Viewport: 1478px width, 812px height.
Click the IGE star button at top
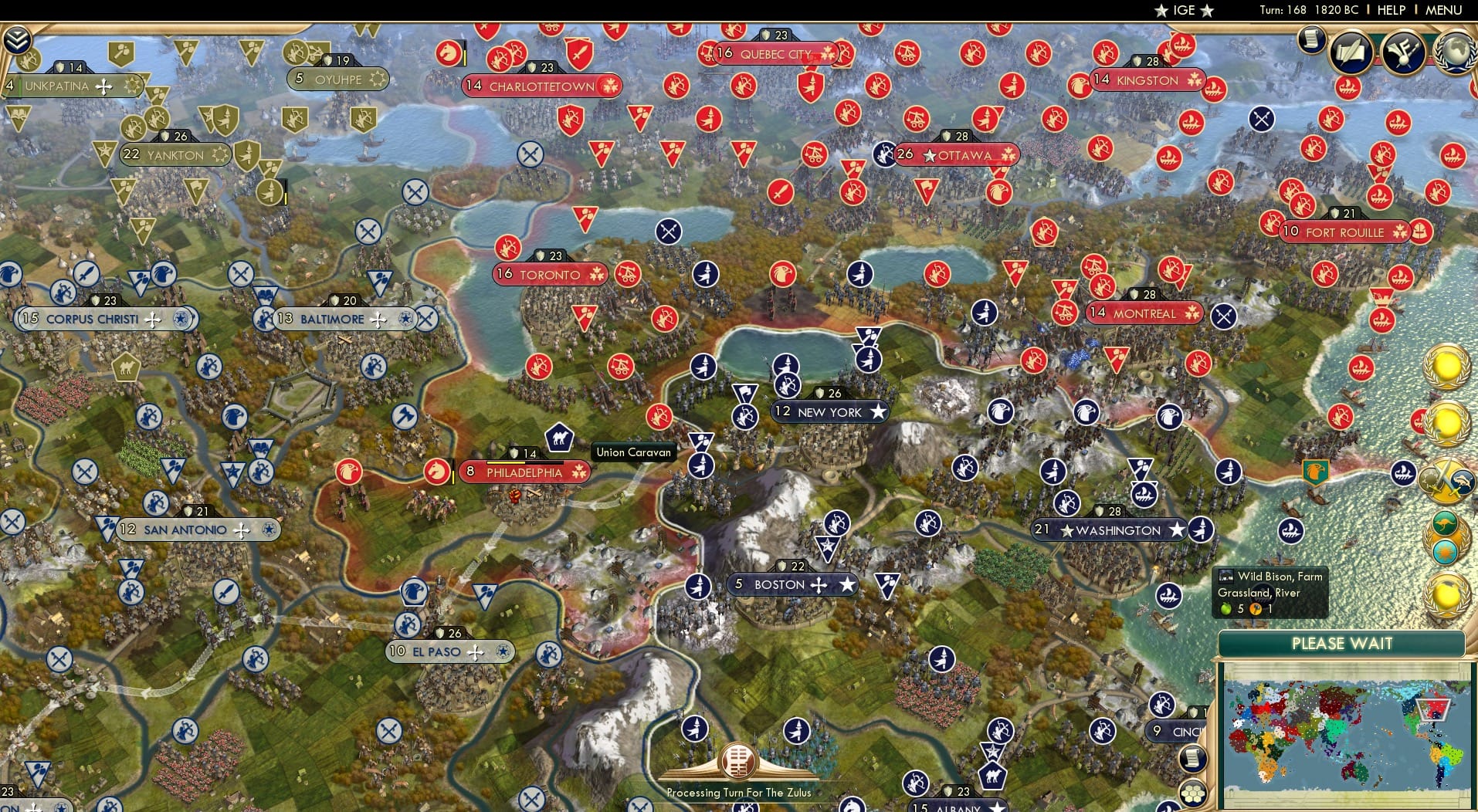point(1184,11)
